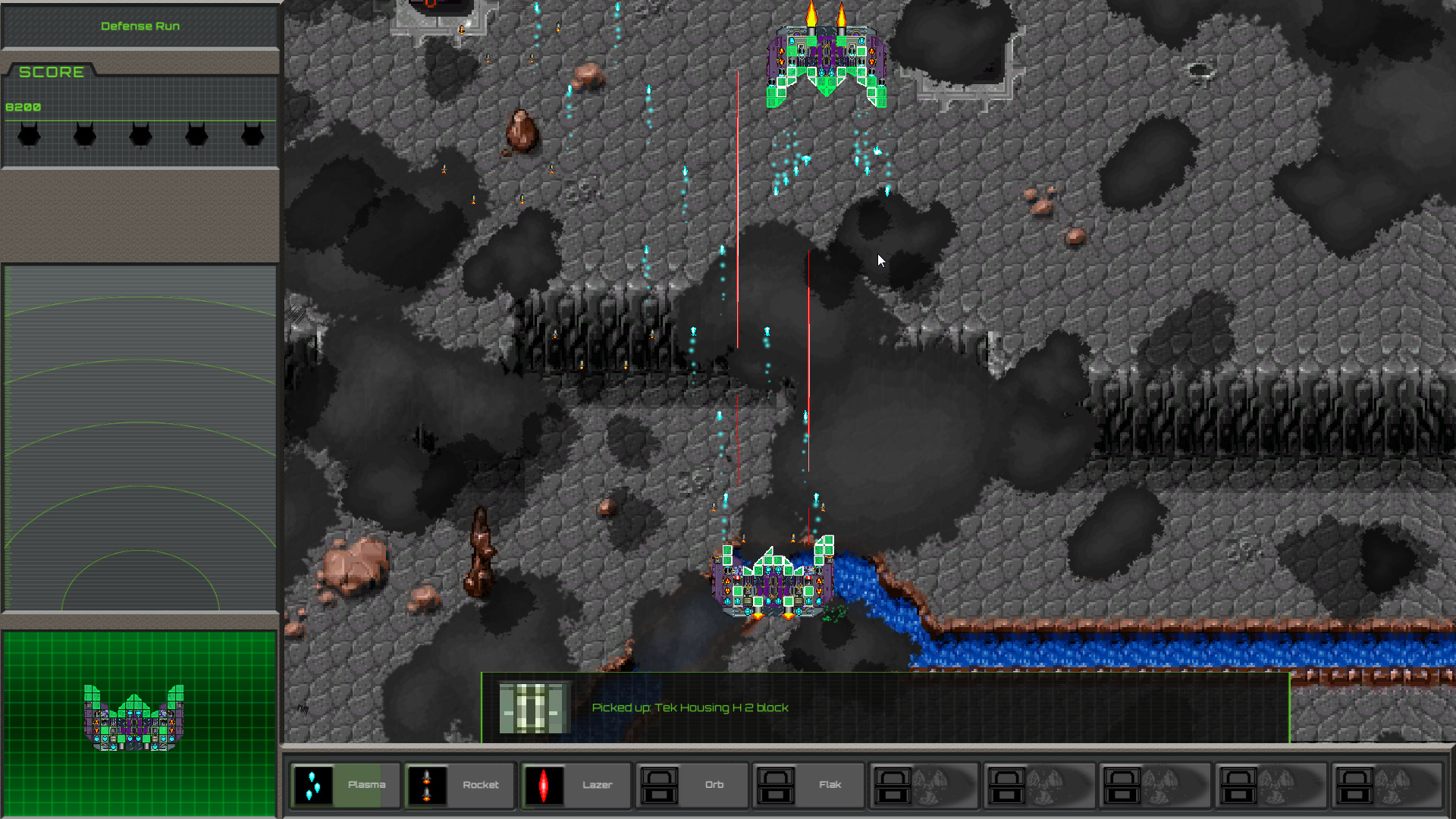Click the Rocket weapon tab label
The image size is (1456, 819).
(481, 785)
